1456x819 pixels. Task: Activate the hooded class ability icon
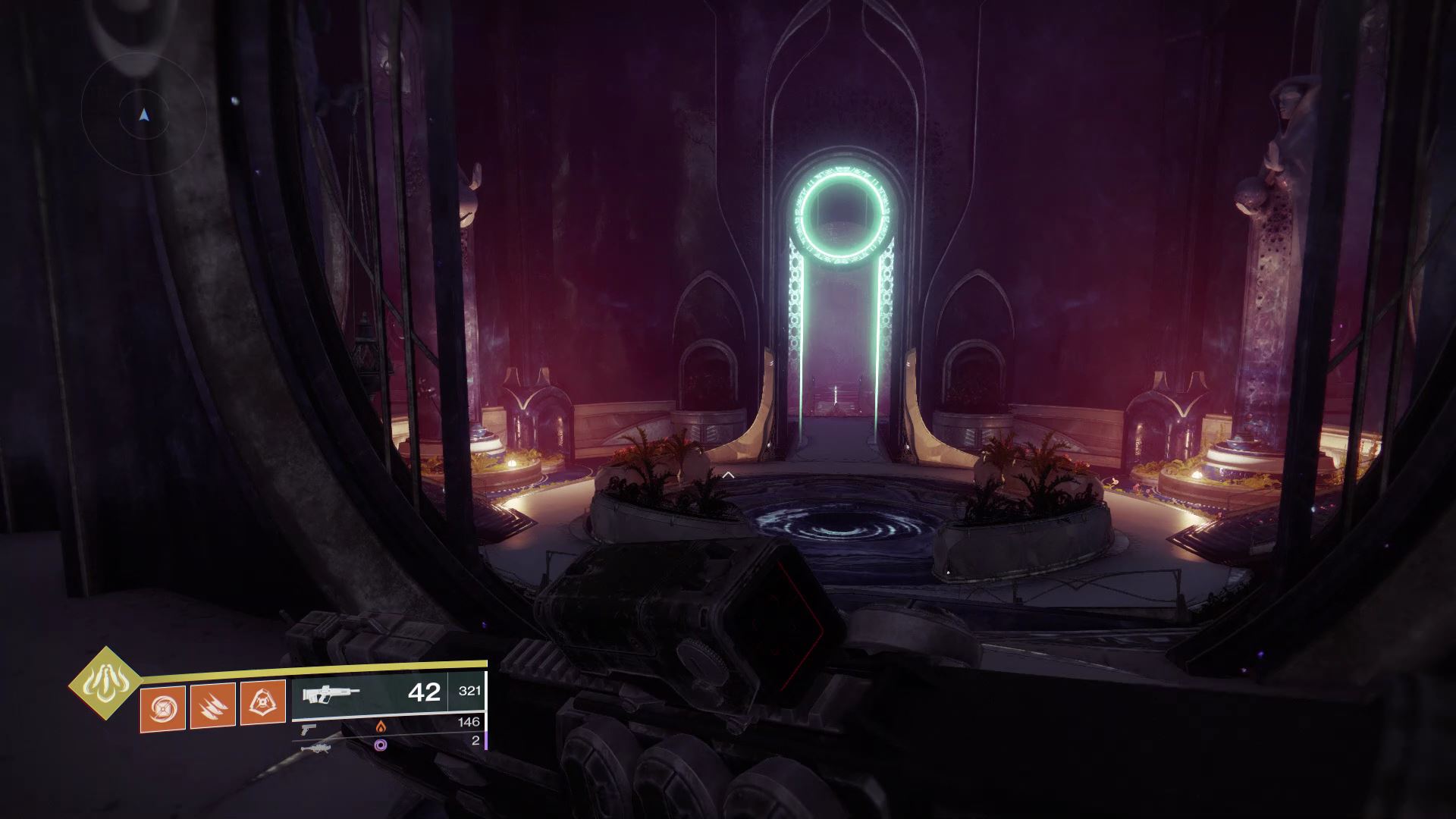pos(262,702)
